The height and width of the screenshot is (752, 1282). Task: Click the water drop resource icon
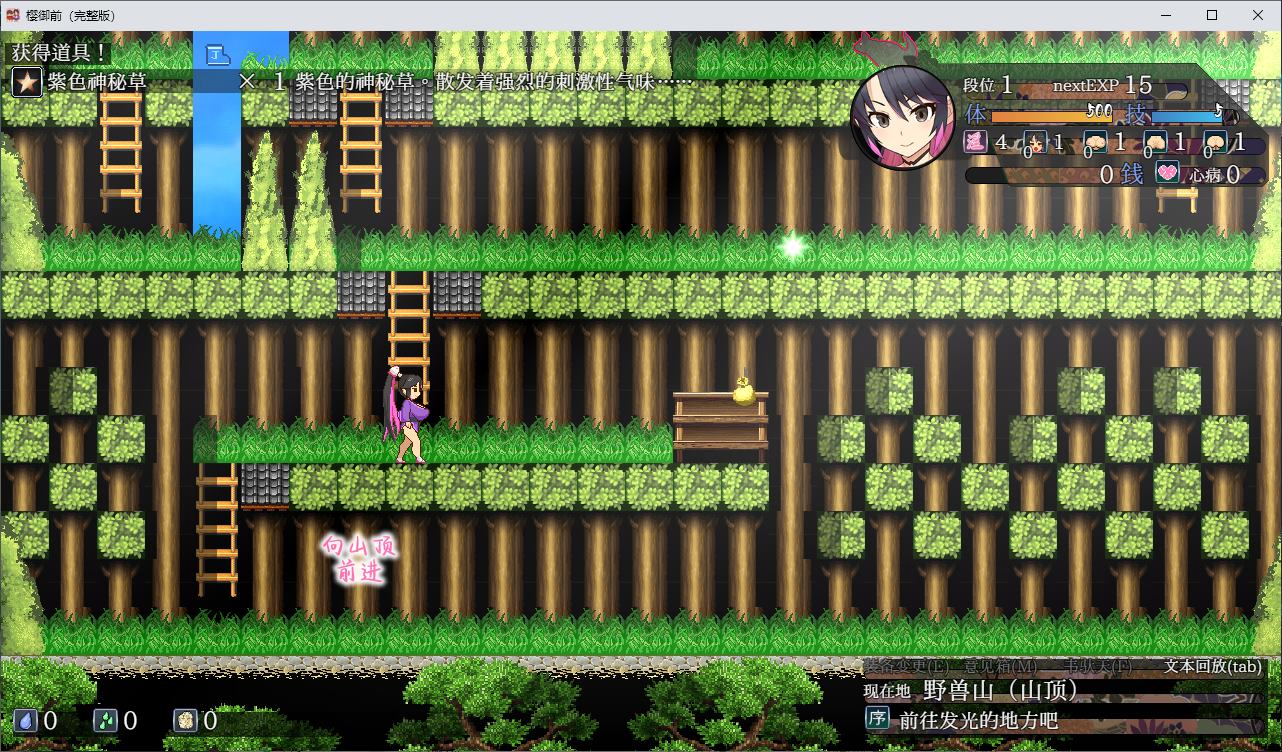25,719
